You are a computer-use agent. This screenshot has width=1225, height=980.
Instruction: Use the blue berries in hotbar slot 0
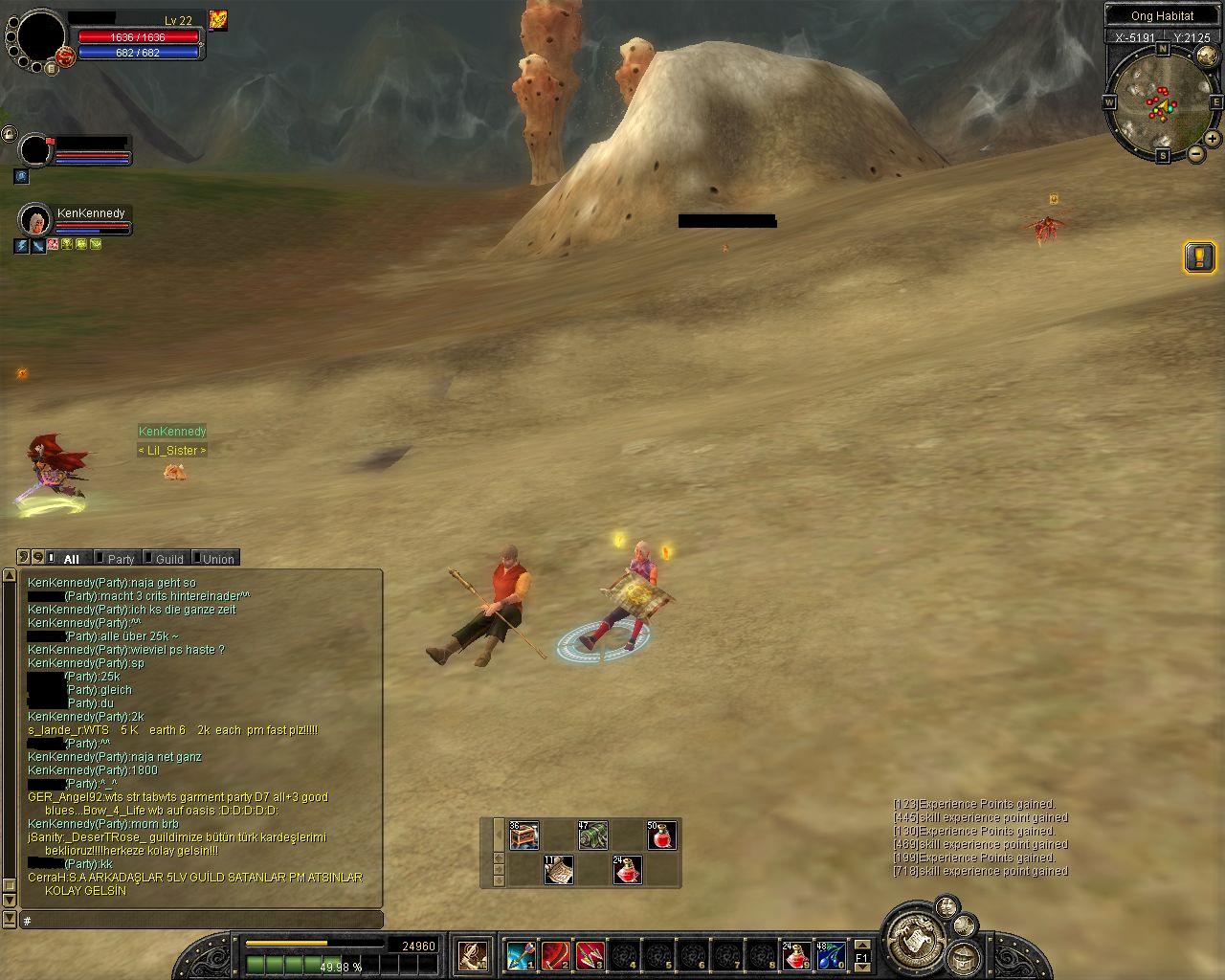coord(830,955)
